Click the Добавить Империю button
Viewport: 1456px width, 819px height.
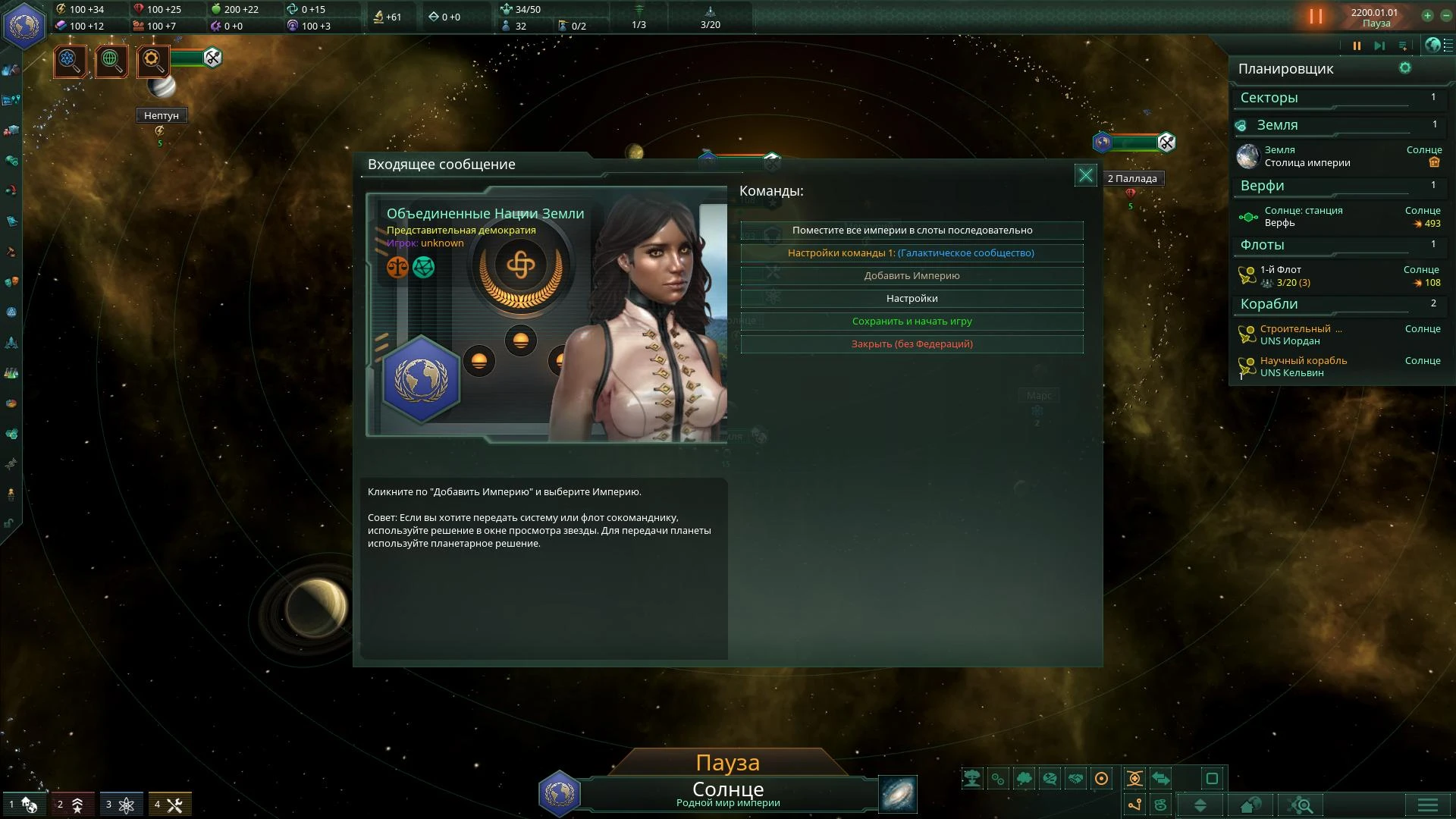[912, 276]
